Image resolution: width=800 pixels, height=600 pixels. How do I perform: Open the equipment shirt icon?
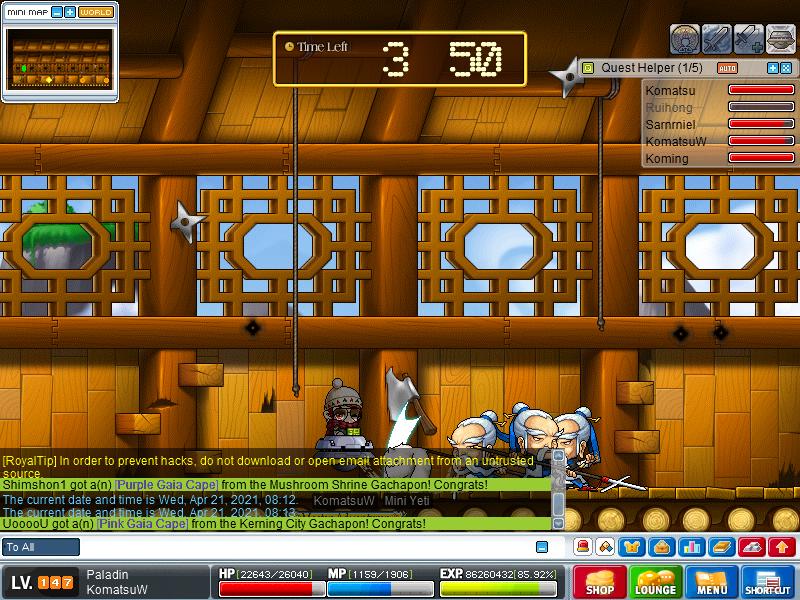pyautogui.click(x=633, y=547)
